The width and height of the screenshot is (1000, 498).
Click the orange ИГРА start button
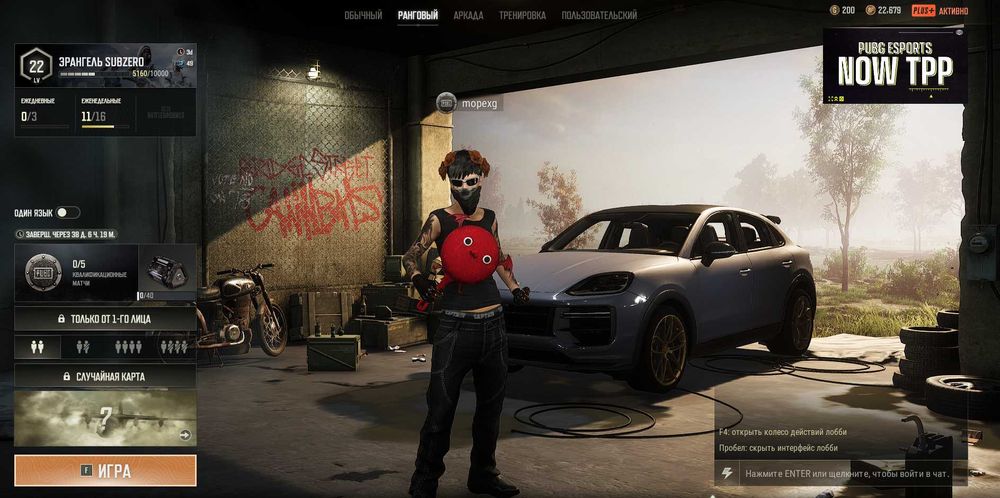(105, 470)
